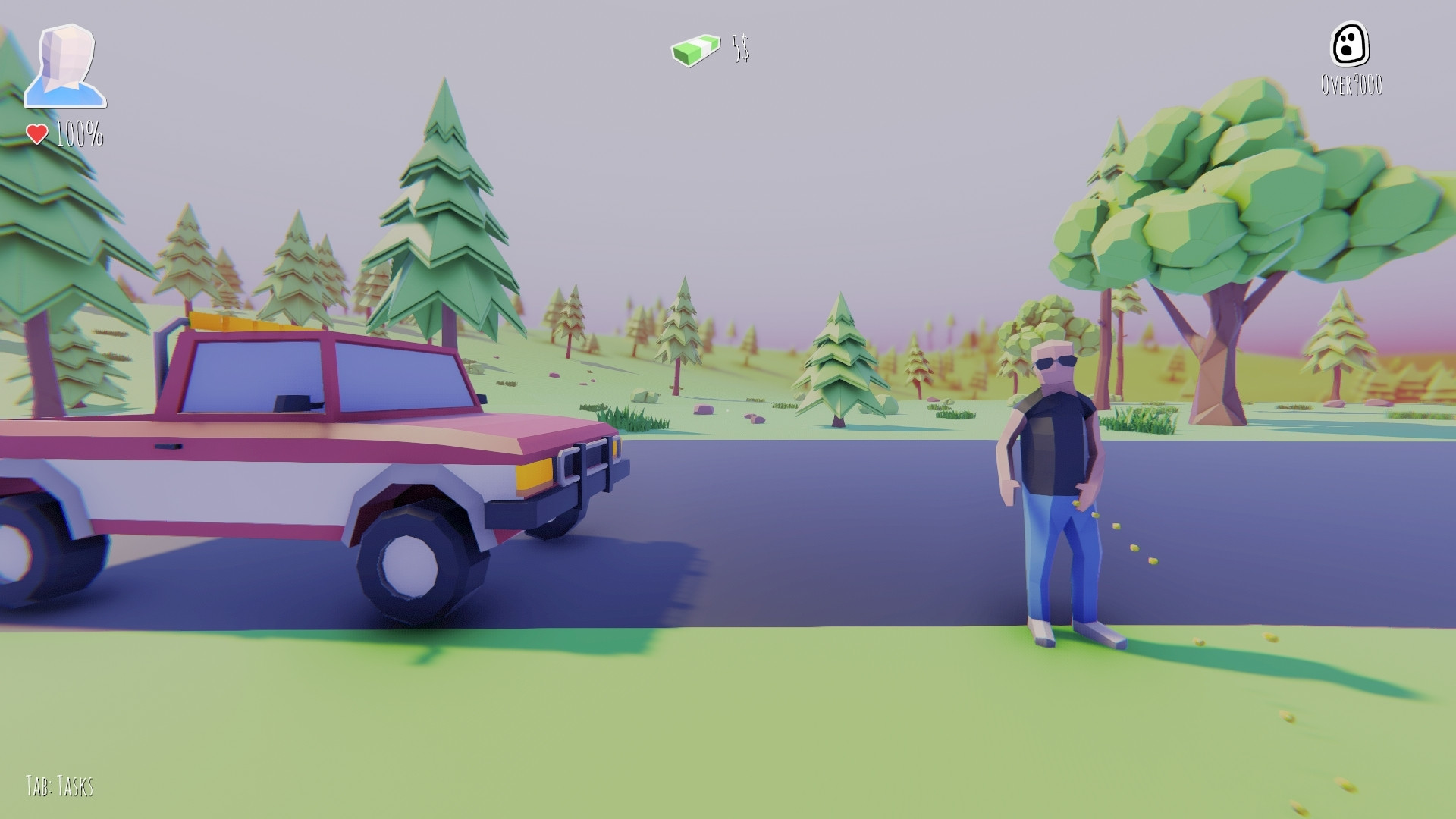Screen dimensions: 1456x819
Task: Open the player avatar portrait
Action: pyautogui.click(x=65, y=66)
